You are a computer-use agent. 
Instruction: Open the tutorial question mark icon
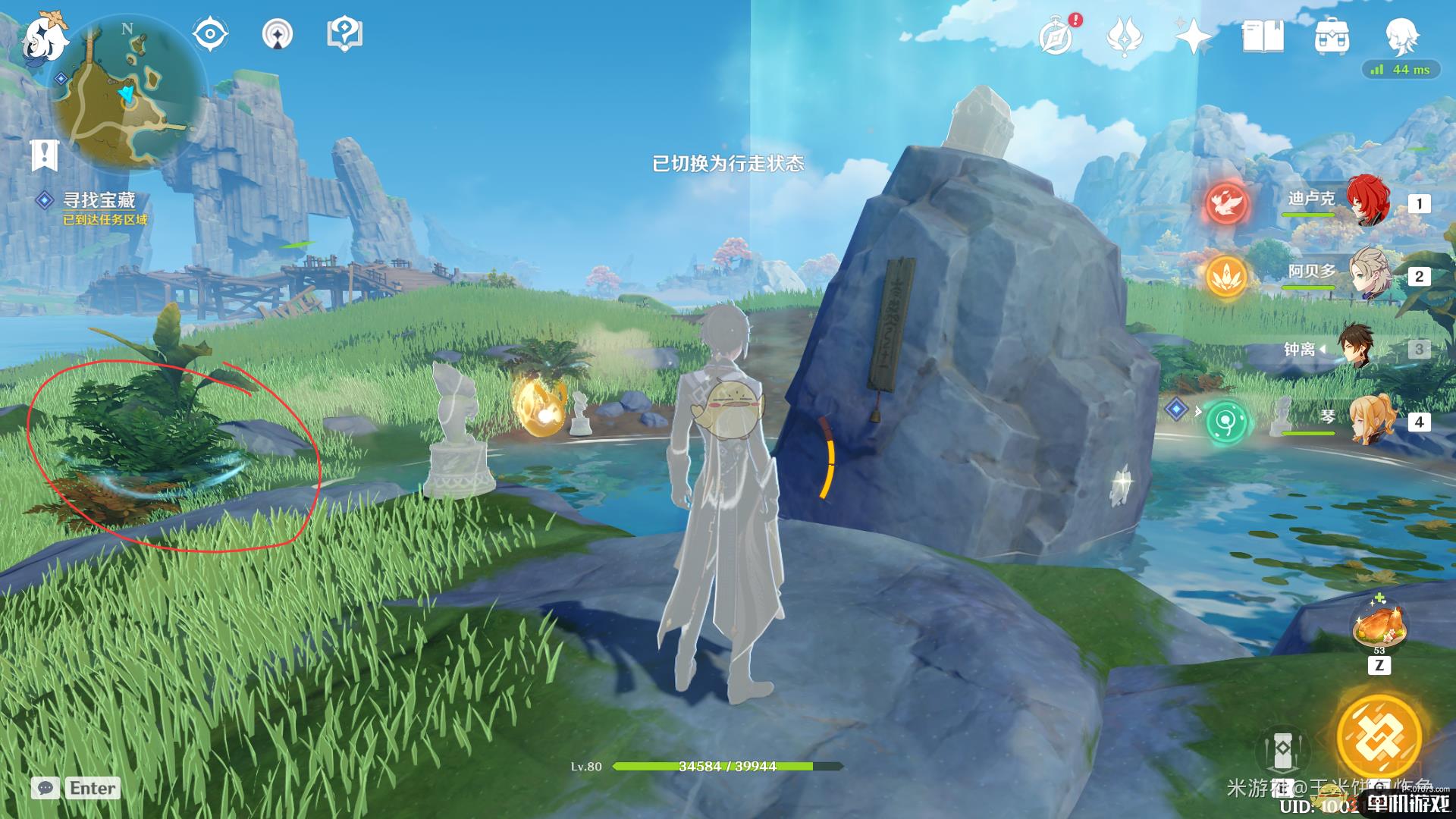[x=344, y=34]
